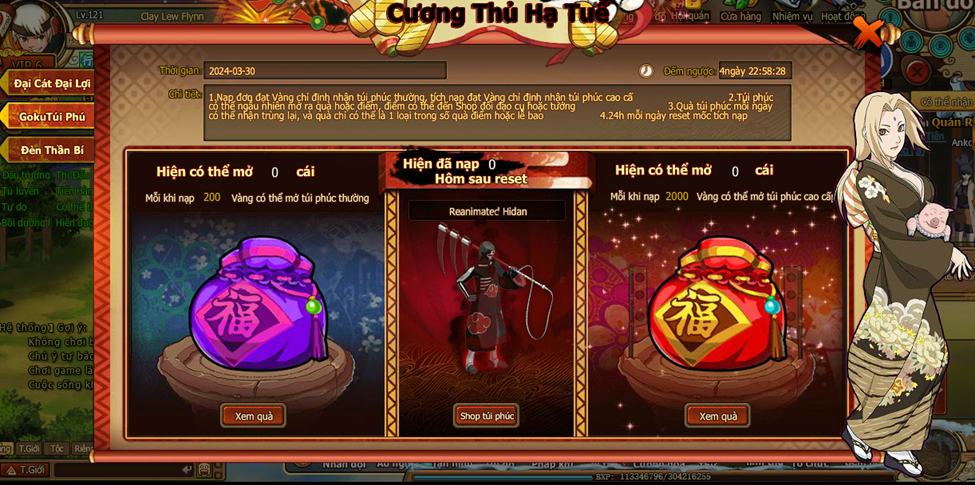This screenshot has width=975, height=485.
Task: Open the Shop túi phúc
Action: click(x=486, y=416)
